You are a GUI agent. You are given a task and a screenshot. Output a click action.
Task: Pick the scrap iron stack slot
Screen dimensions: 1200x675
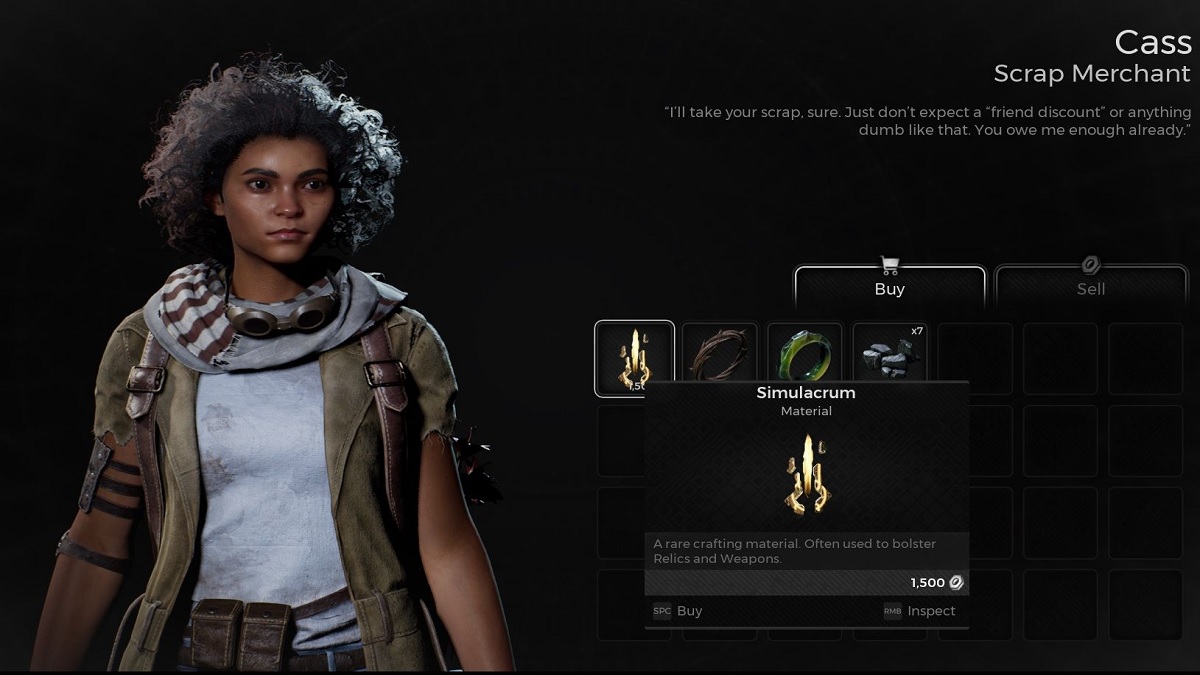(890, 354)
